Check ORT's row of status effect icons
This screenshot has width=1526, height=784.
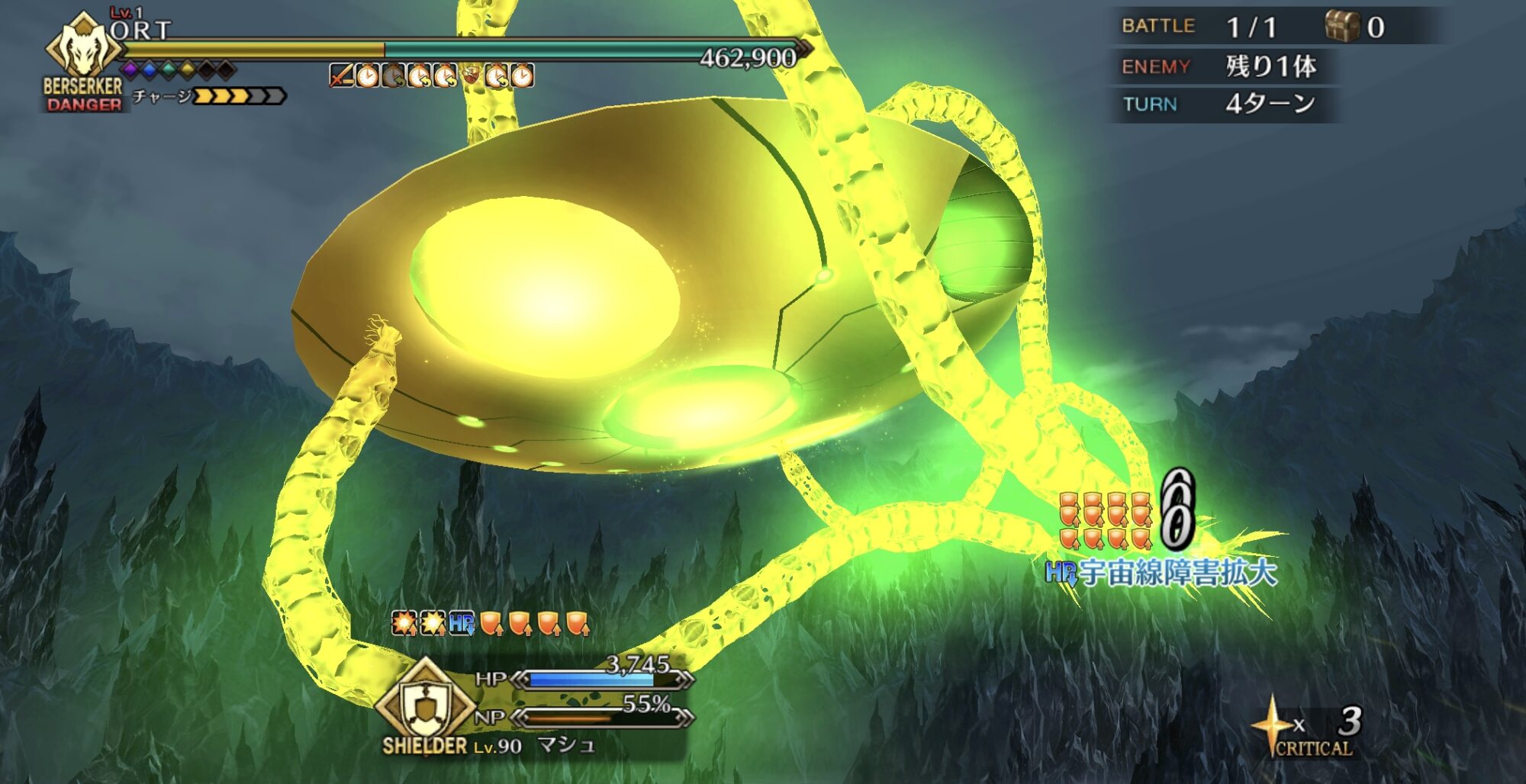click(432, 76)
